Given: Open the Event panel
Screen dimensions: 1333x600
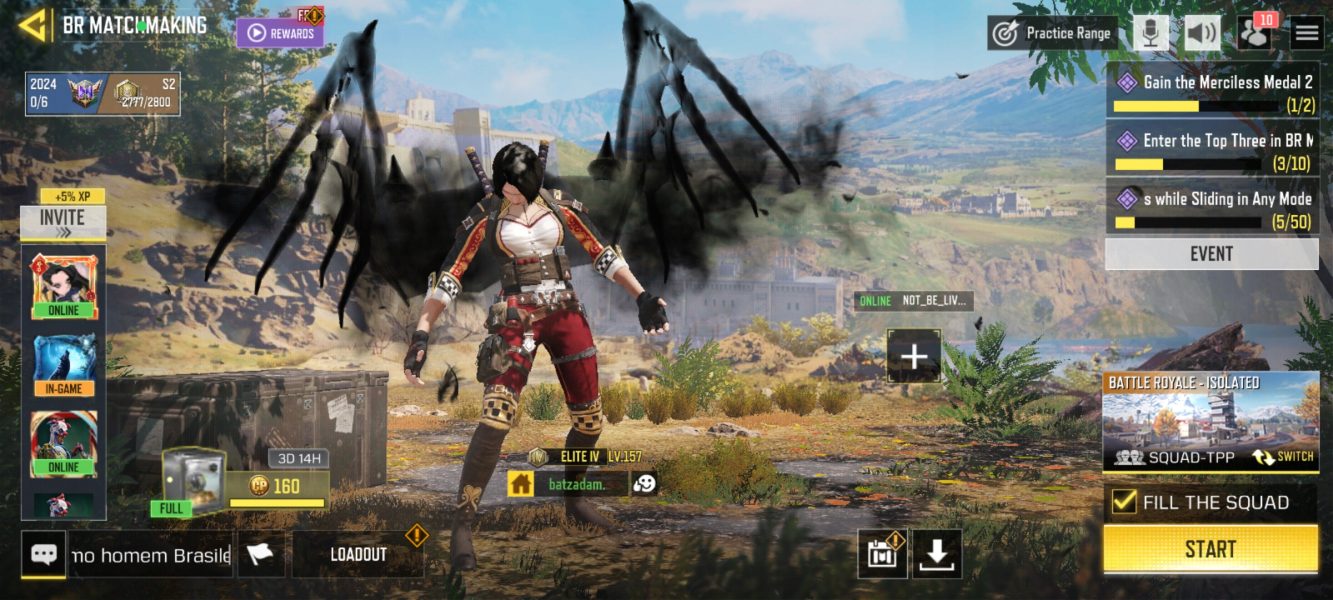Looking at the screenshot, I should coord(1211,254).
